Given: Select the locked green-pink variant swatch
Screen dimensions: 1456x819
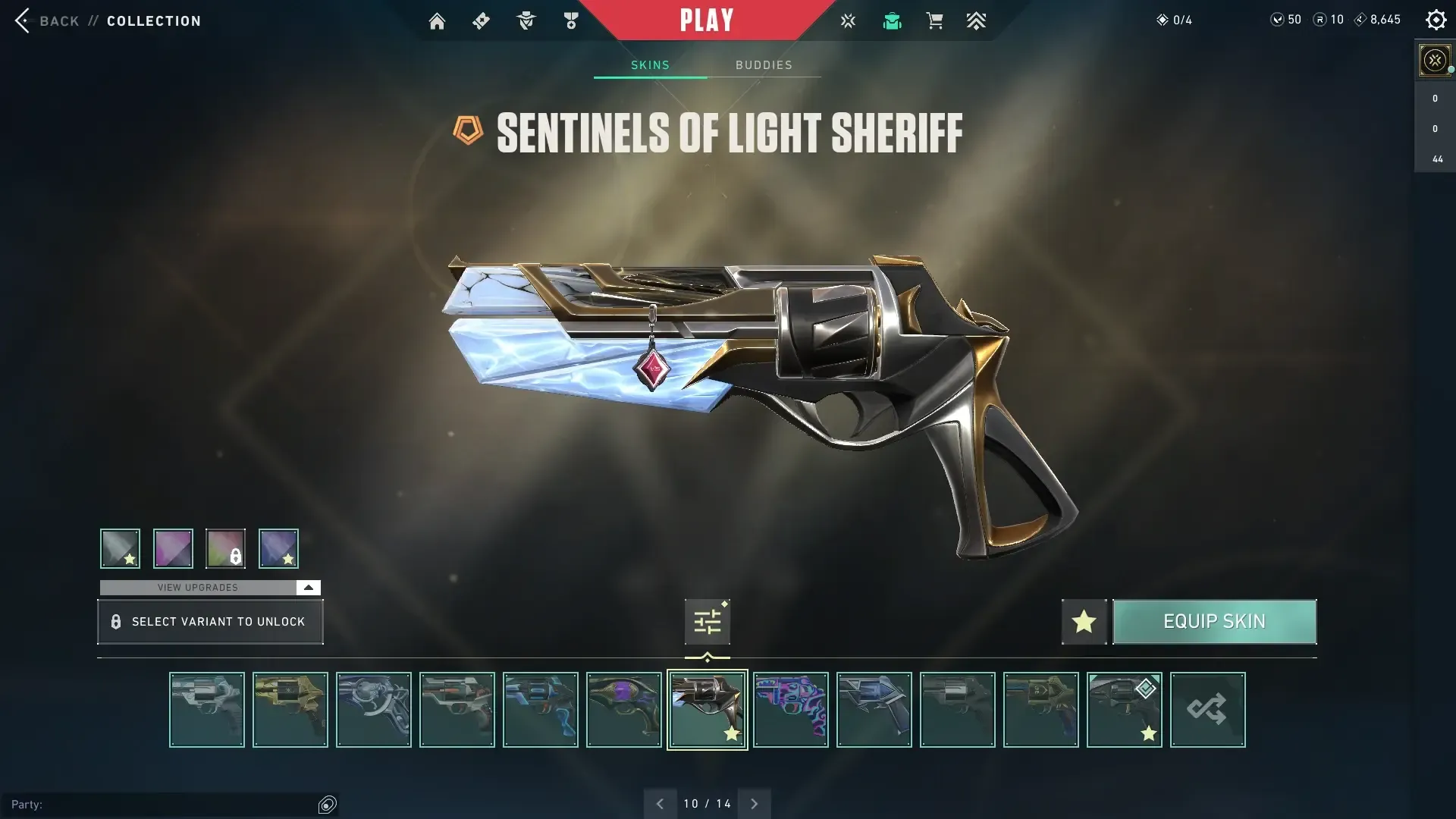Looking at the screenshot, I should [225, 548].
